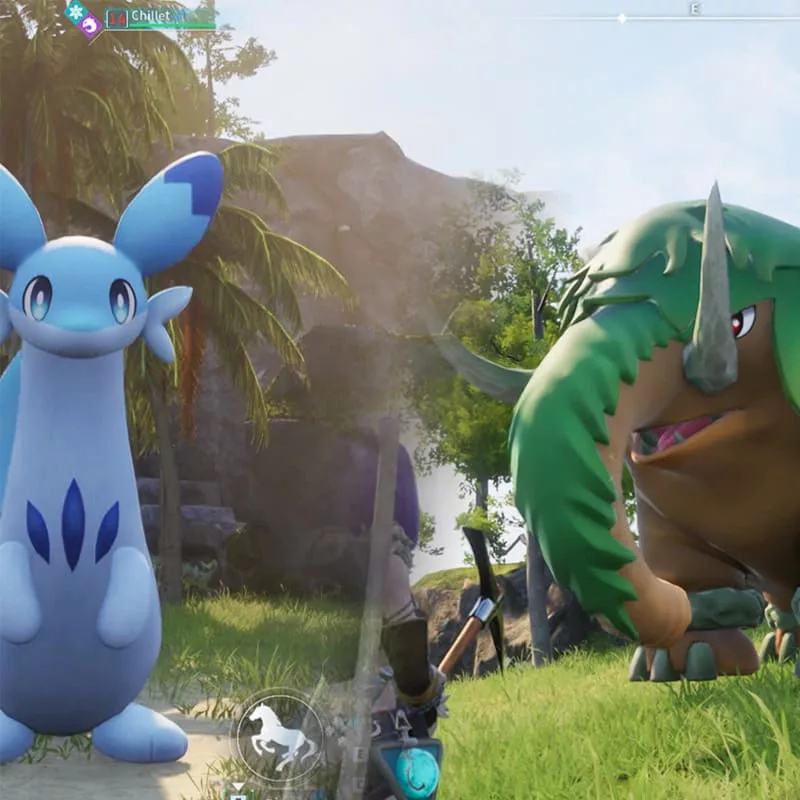Select the ice snowflake element icon
Viewport: 800px width, 800px height.
[75, 11]
